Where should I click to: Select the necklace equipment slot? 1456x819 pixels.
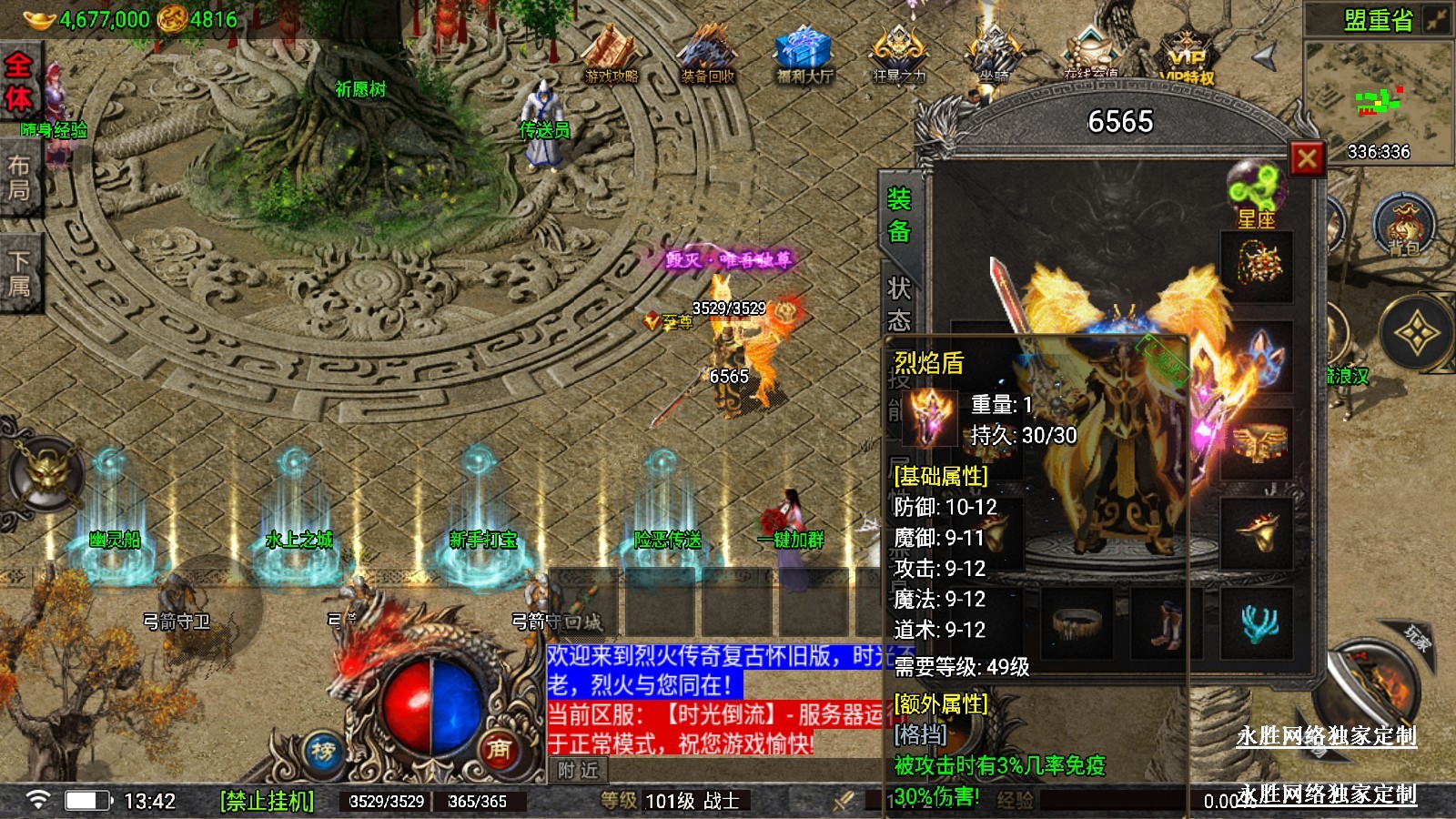(1257, 266)
